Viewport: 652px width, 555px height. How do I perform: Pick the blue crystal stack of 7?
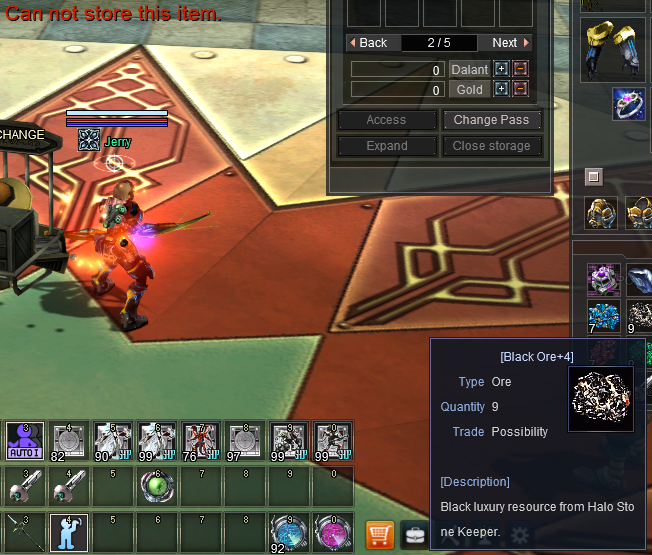[603, 314]
